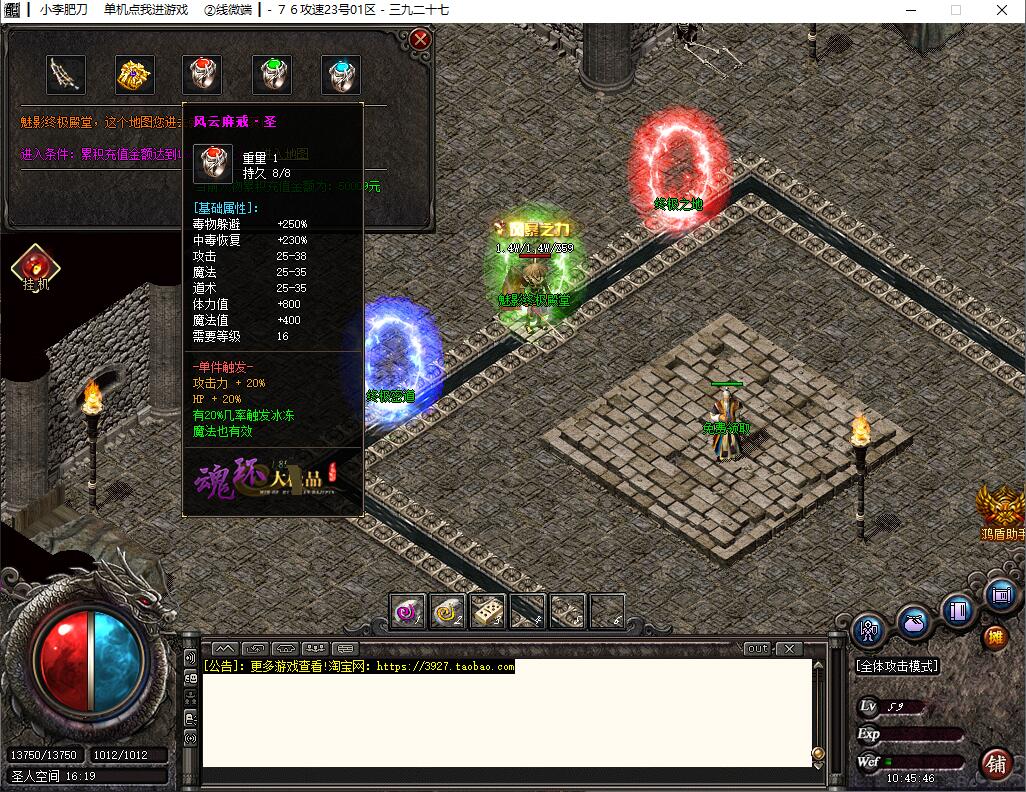
Task: Use the purple swirl hotbar item
Action: tap(408, 611)
